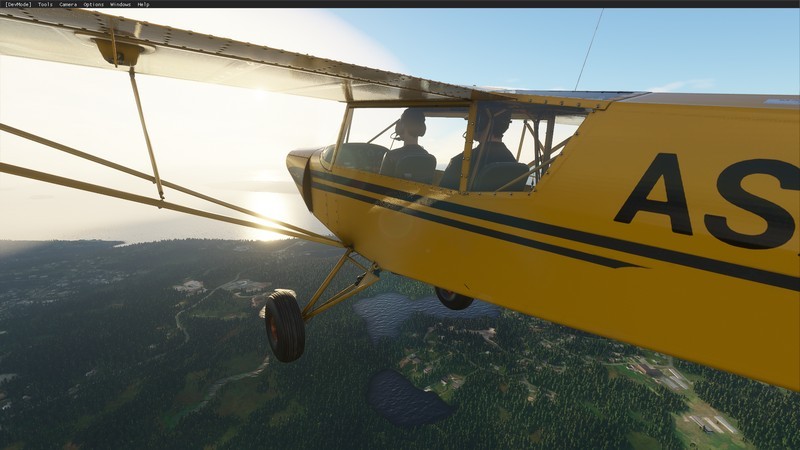
Task: Open the Windows menu
Action: click(x=120, y=4)
